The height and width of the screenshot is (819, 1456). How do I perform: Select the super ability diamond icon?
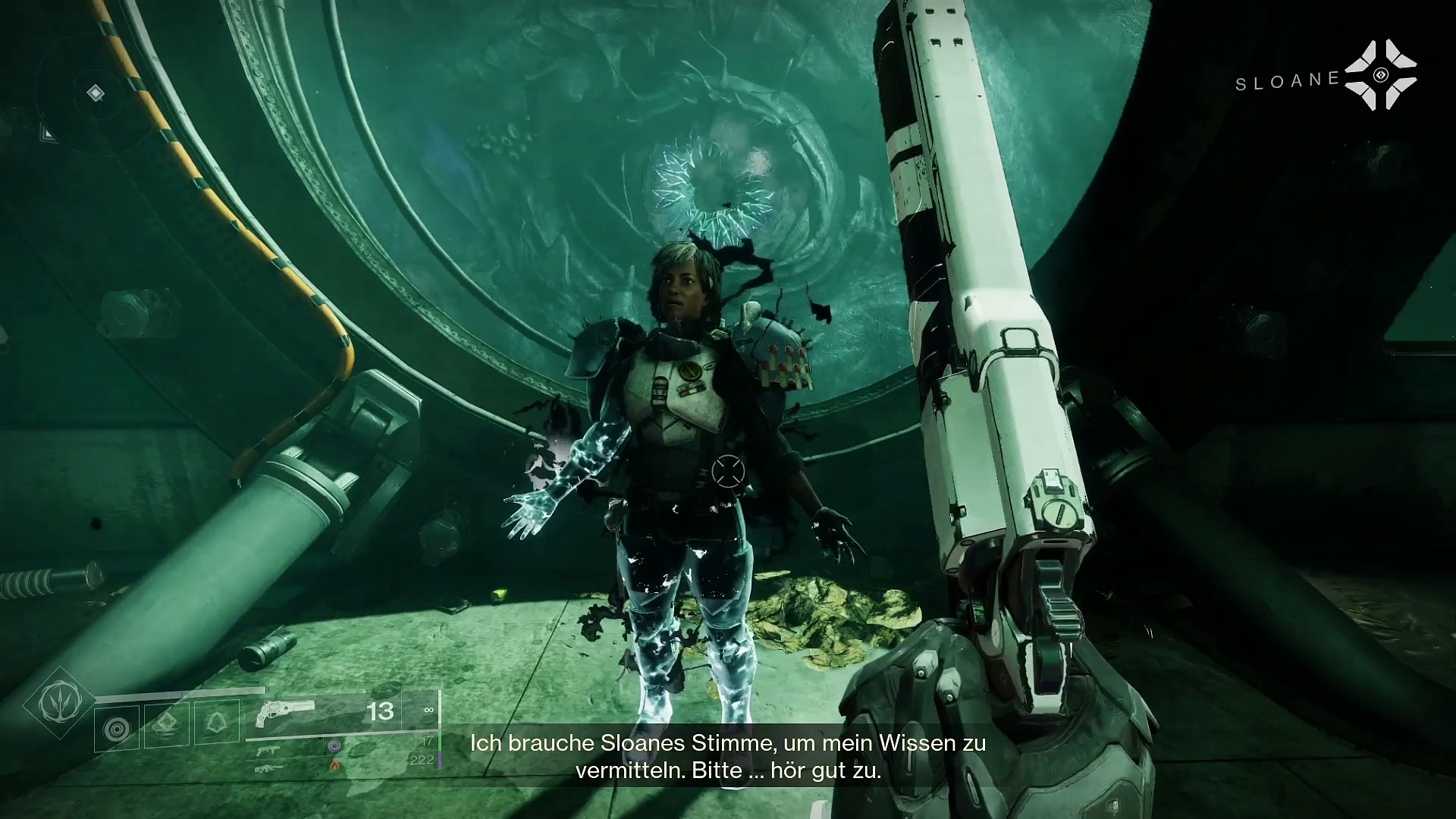pos(58,701)
